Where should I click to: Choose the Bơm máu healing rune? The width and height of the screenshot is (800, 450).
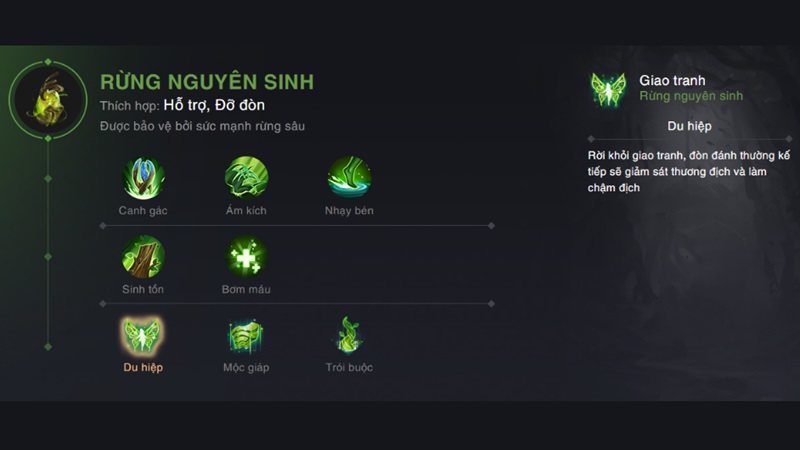246,257
